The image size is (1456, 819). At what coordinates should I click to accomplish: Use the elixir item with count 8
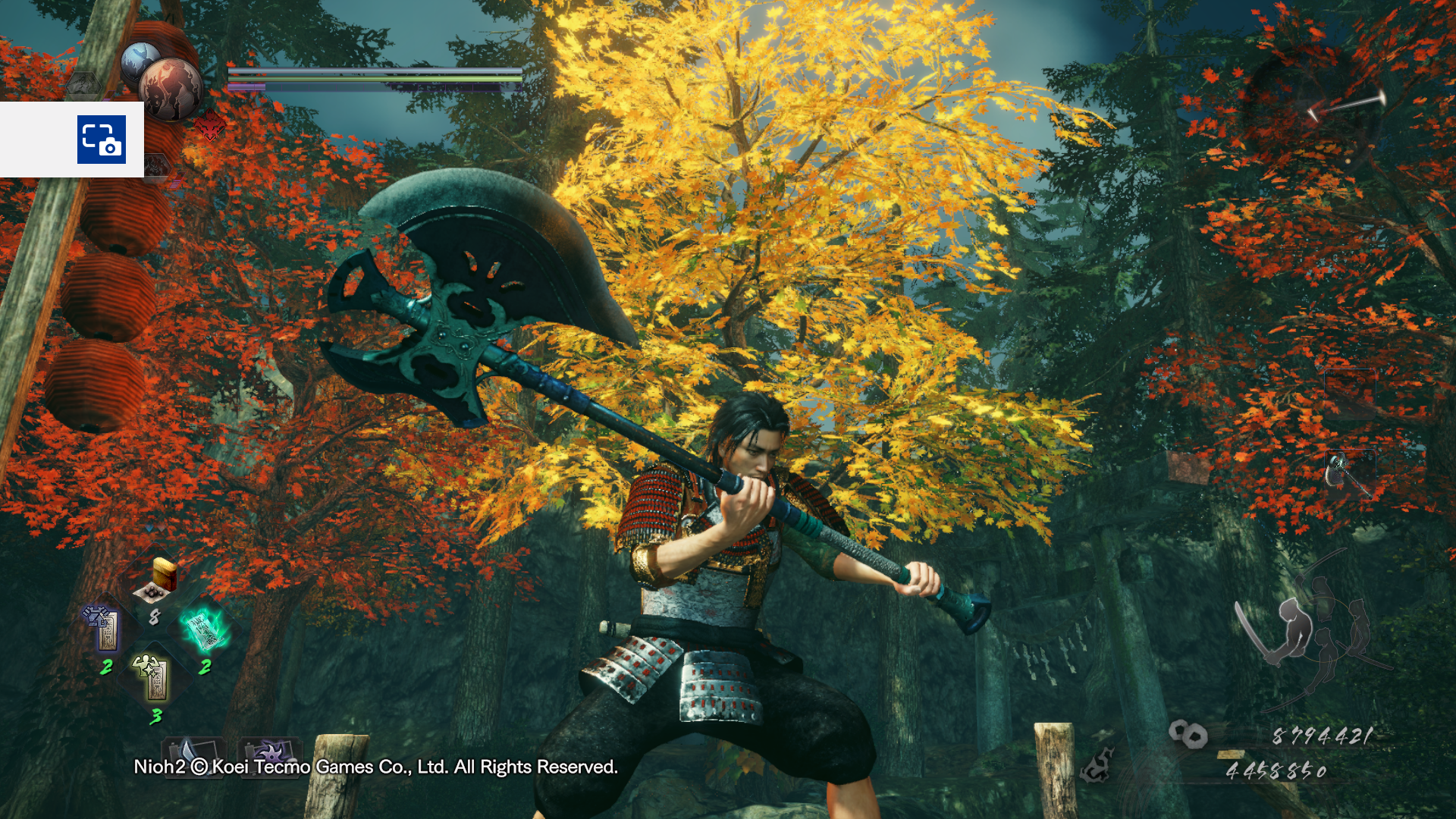(157, 584)
